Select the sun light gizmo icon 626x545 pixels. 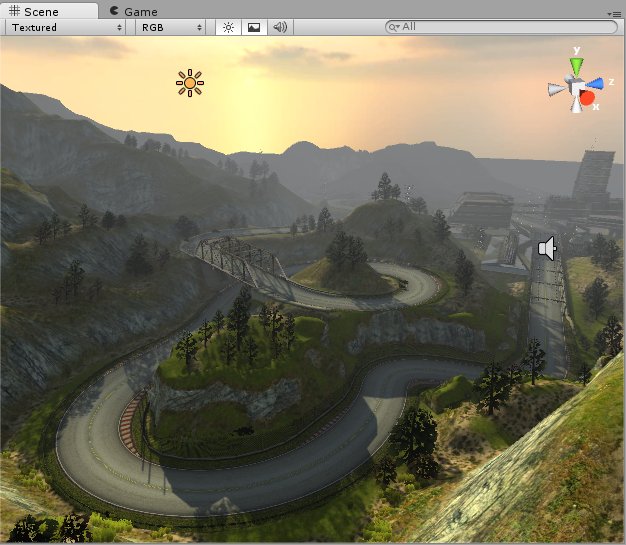tap(190, 83)
